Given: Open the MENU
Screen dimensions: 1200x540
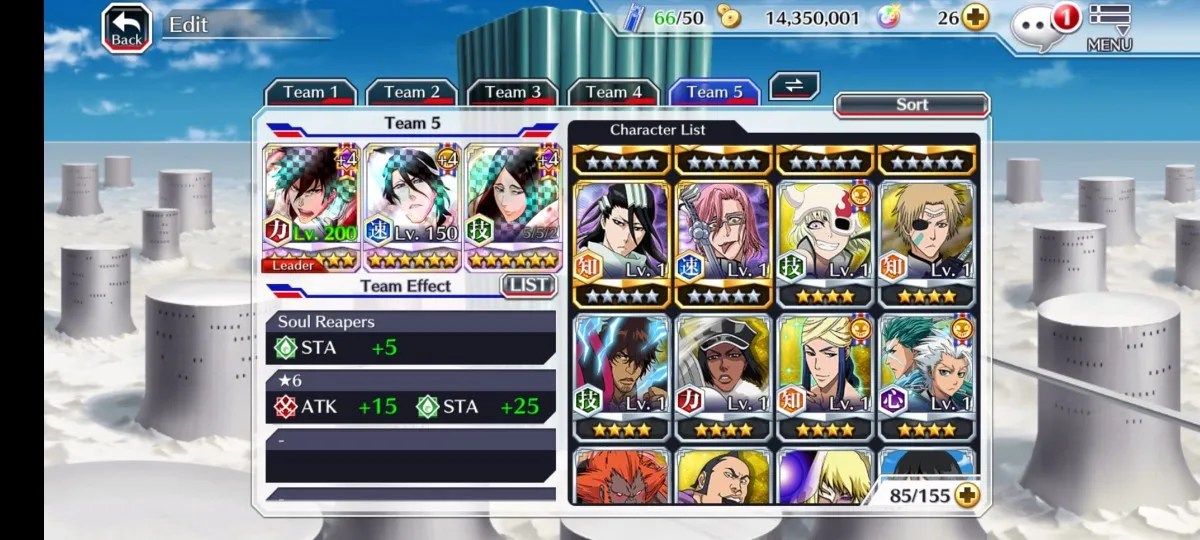Looking at the screenshot, I should [x=1109, y=28].
